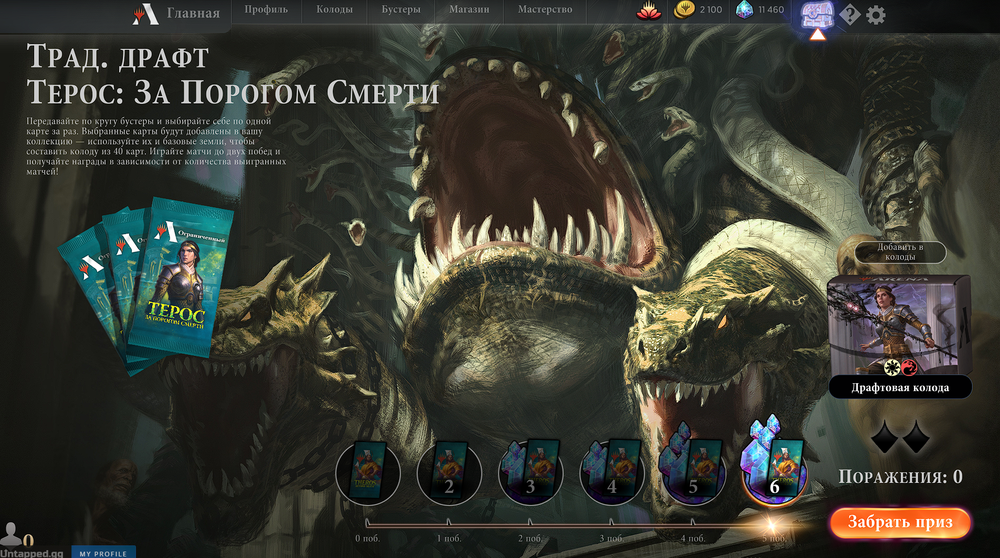The height and width of the screenshot is (558, 1000).
Task: Click the Терос booster pack stack
Action: pos(150,283)
